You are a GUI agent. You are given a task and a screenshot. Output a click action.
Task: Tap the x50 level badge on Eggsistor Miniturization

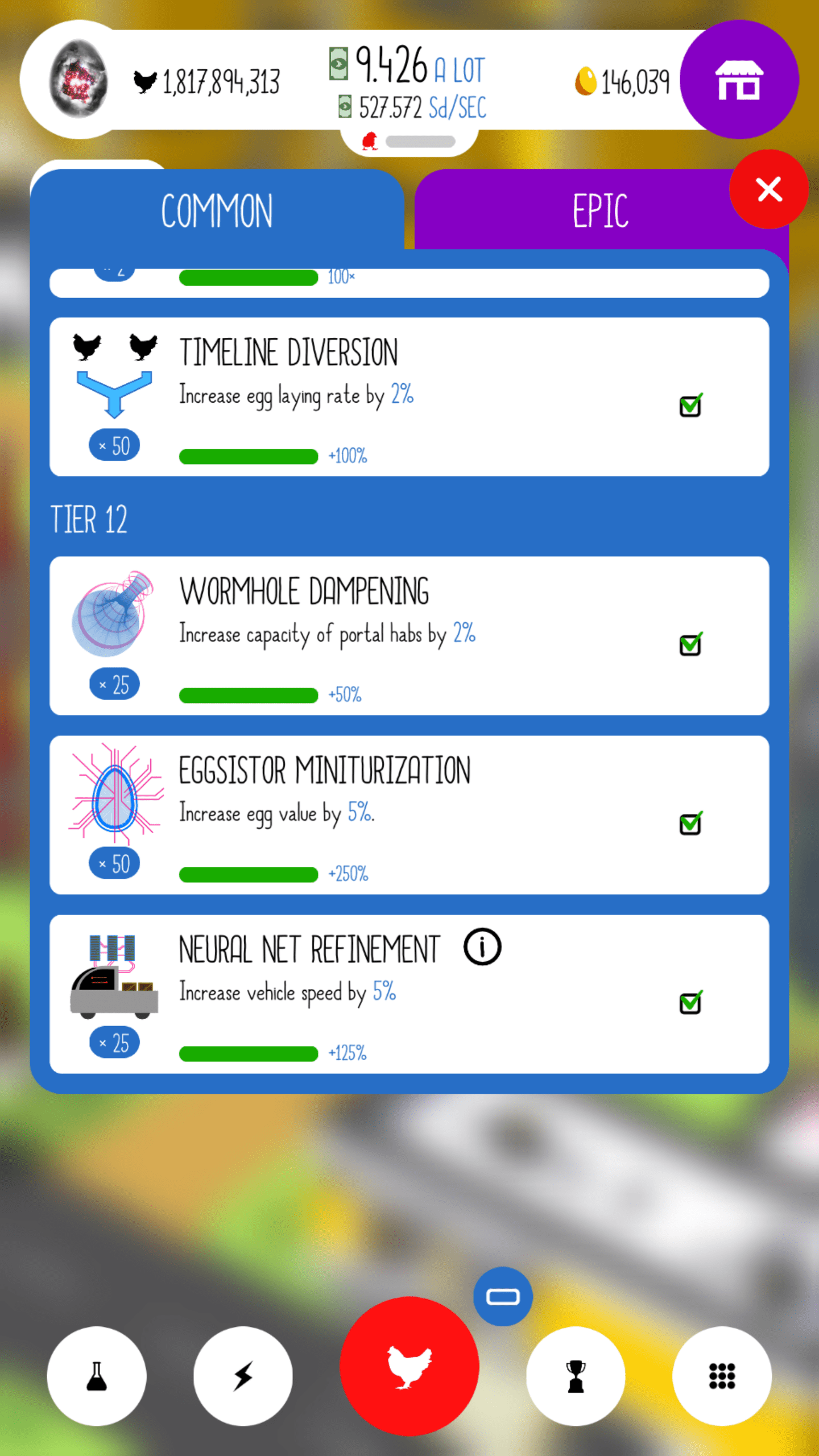[x=114, y=863]
